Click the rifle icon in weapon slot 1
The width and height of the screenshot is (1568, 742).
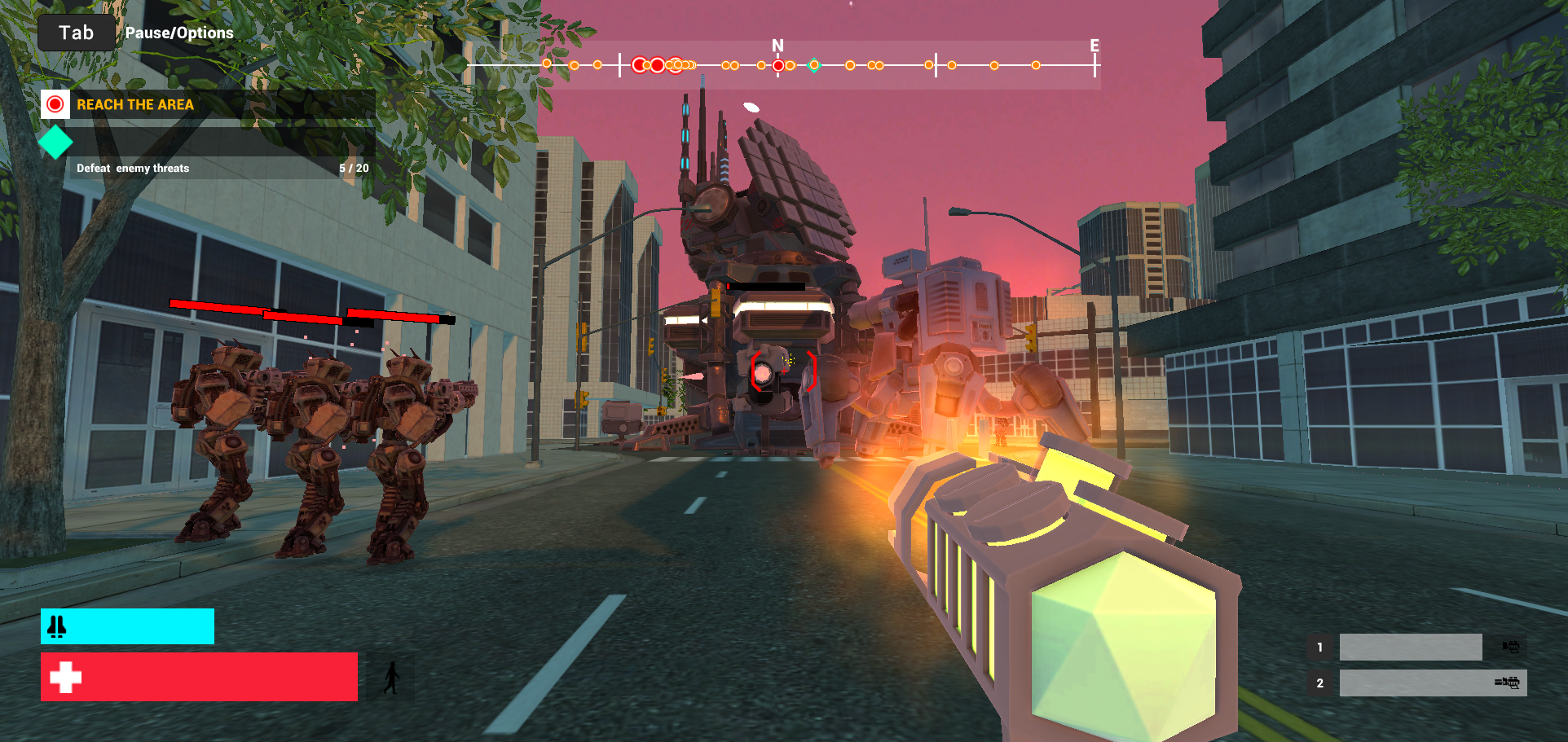(x=1509, y=647)
